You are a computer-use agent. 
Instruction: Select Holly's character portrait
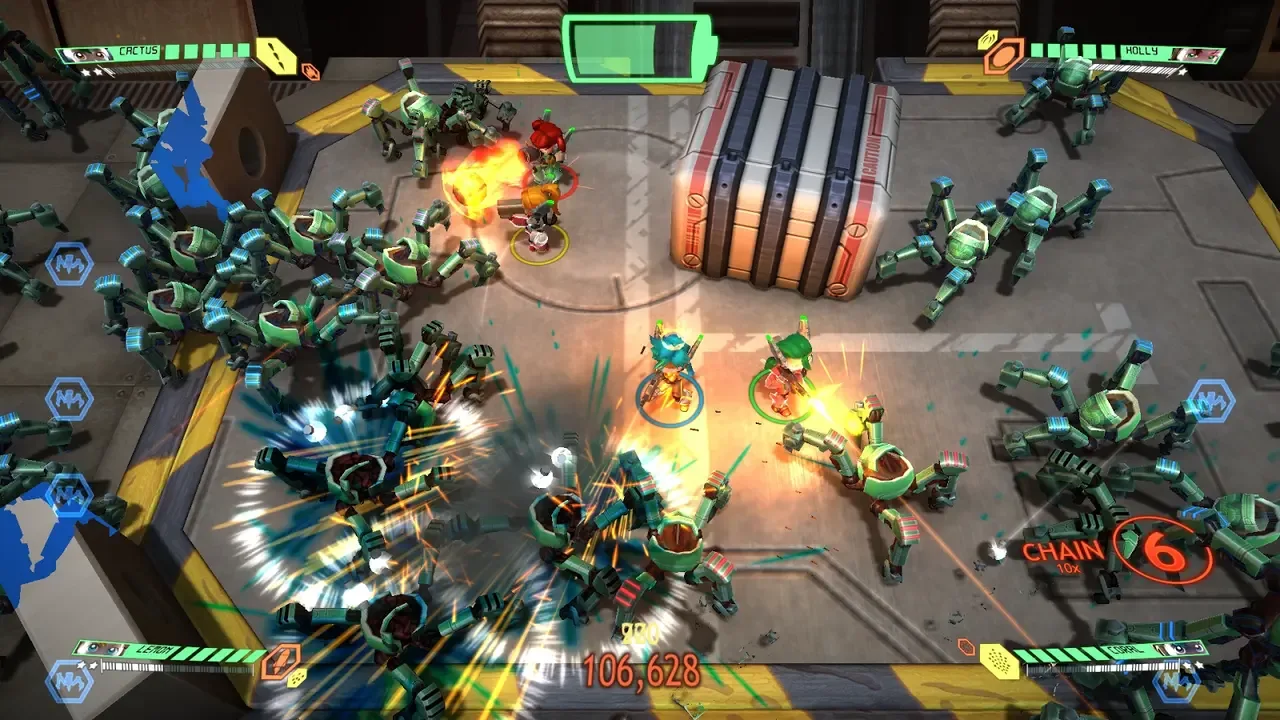tap(1197, 54)
